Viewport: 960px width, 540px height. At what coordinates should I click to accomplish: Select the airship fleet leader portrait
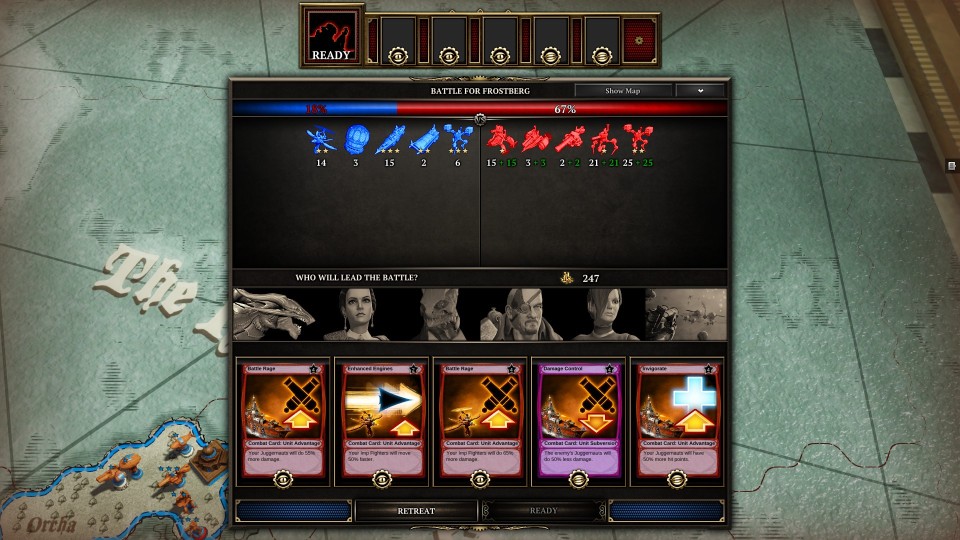(686, 315)
